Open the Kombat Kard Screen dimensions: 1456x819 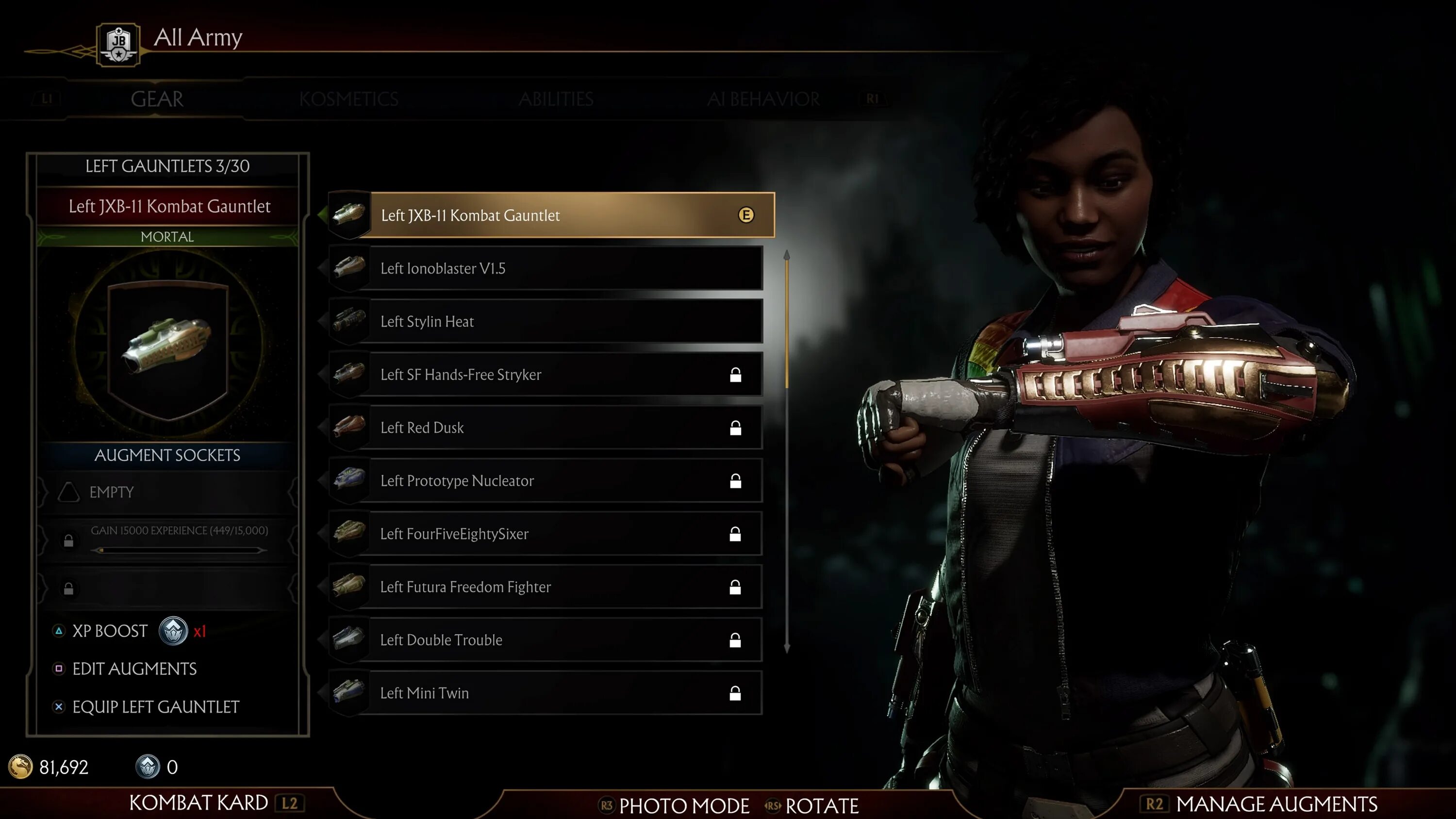point(199,803)
